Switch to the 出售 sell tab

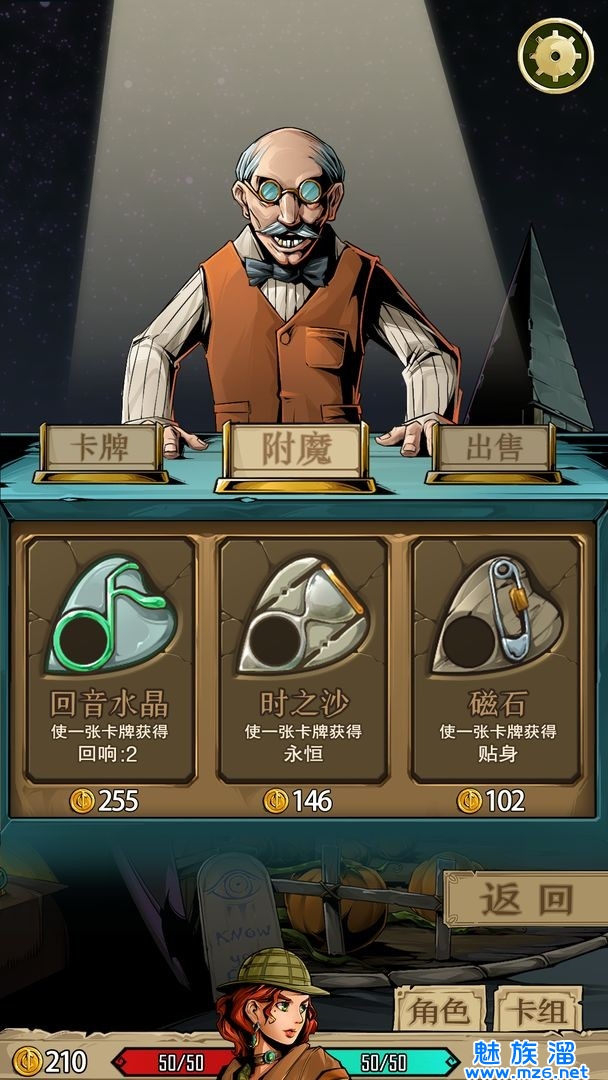pyautogui.click(x=492, y=447)
